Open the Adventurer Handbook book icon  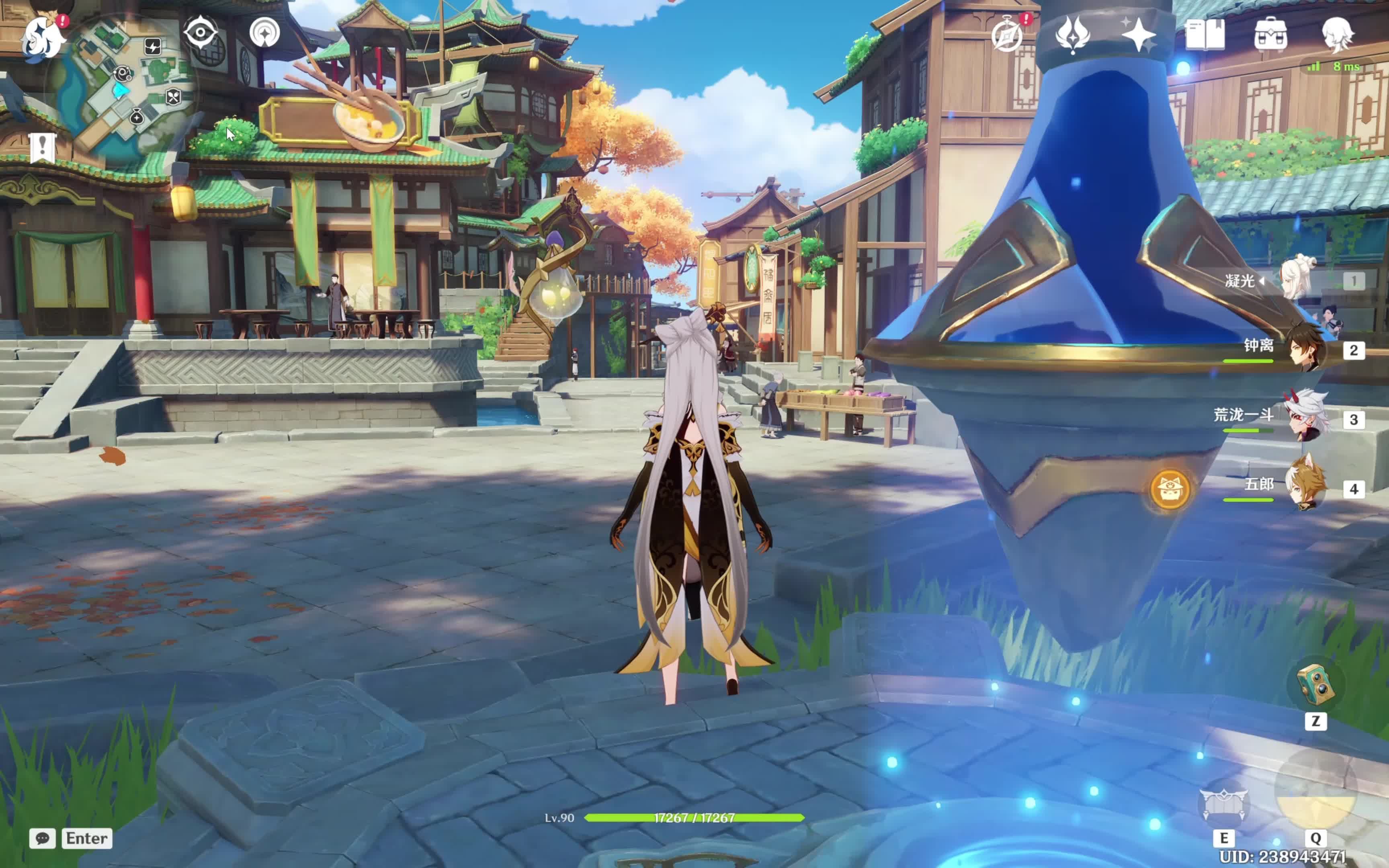pyautogui.click(x=1204, y=35)
